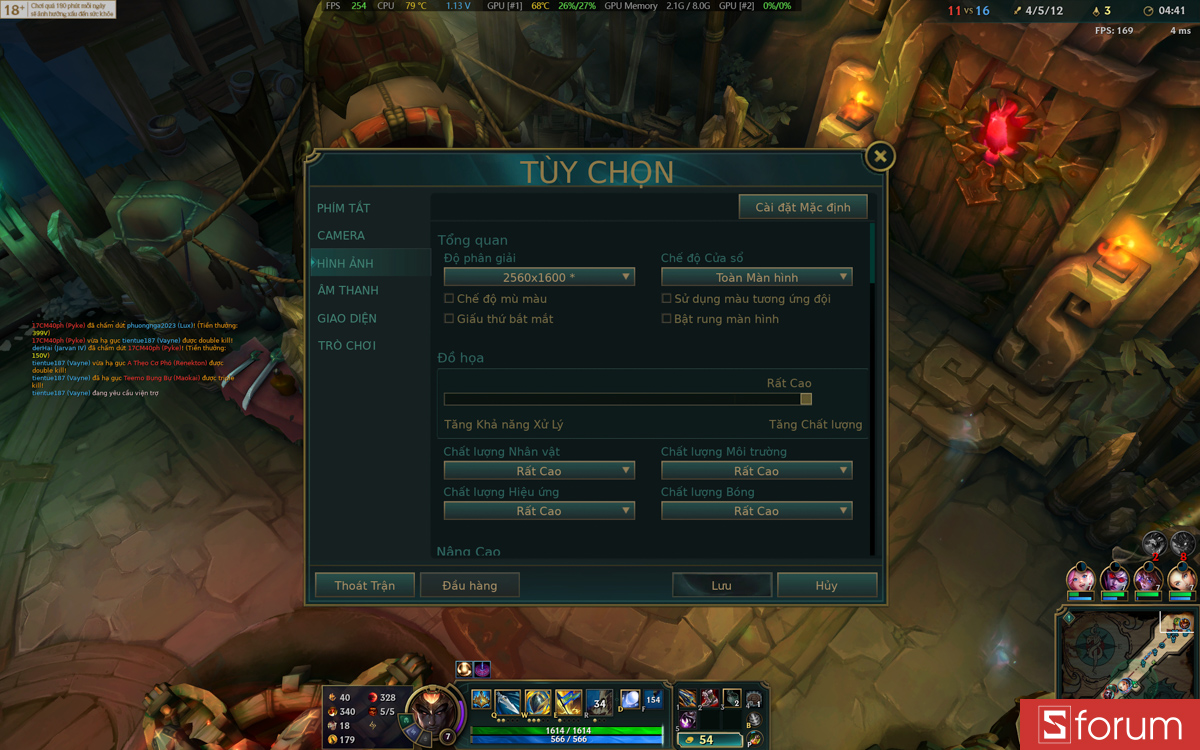The image size is (1200, 750).
Task: Expand the Chất lượng Nhân vật dropdown
Action: pos(539,471)
